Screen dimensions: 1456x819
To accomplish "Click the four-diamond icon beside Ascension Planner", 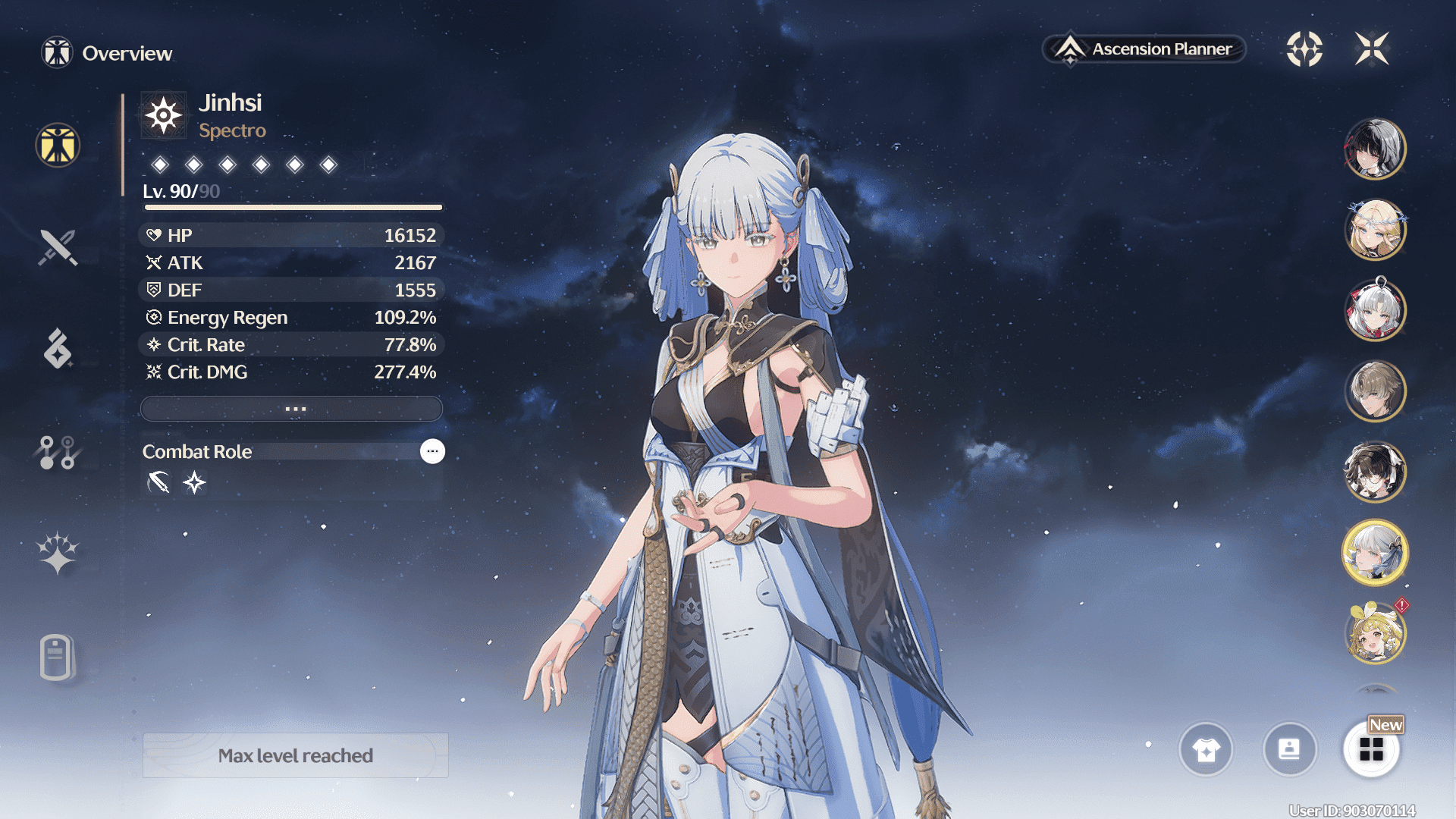I will (1304, 49).
